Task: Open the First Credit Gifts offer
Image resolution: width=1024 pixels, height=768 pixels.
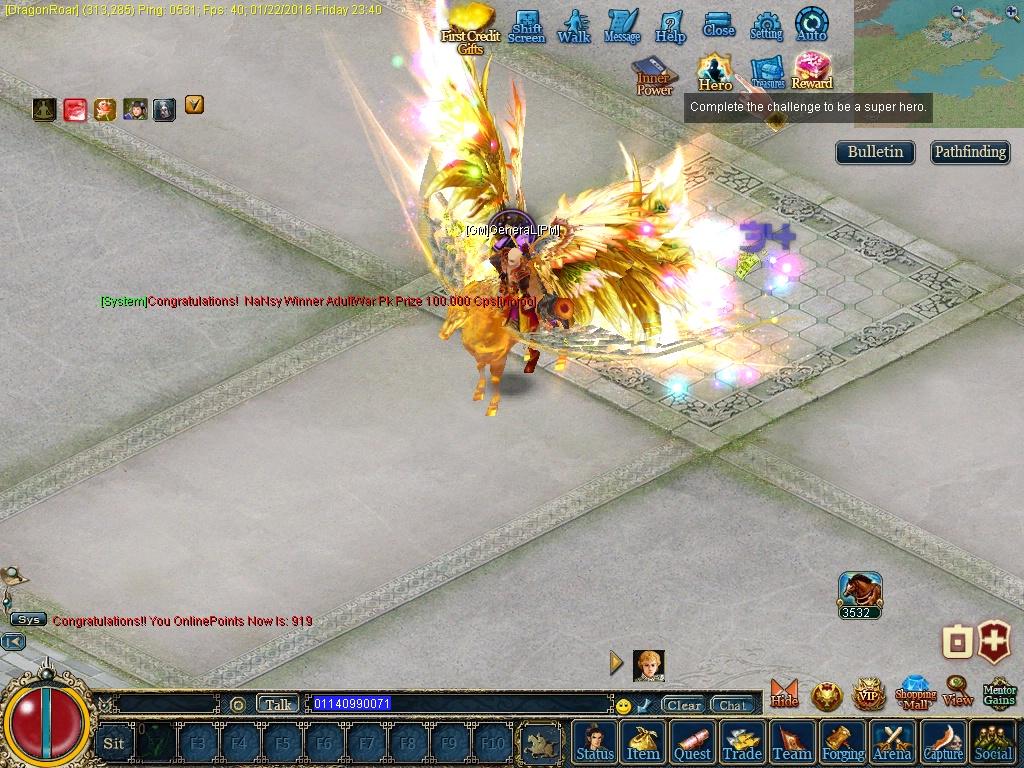Action: pyautogui.click(x=470, y=27)
